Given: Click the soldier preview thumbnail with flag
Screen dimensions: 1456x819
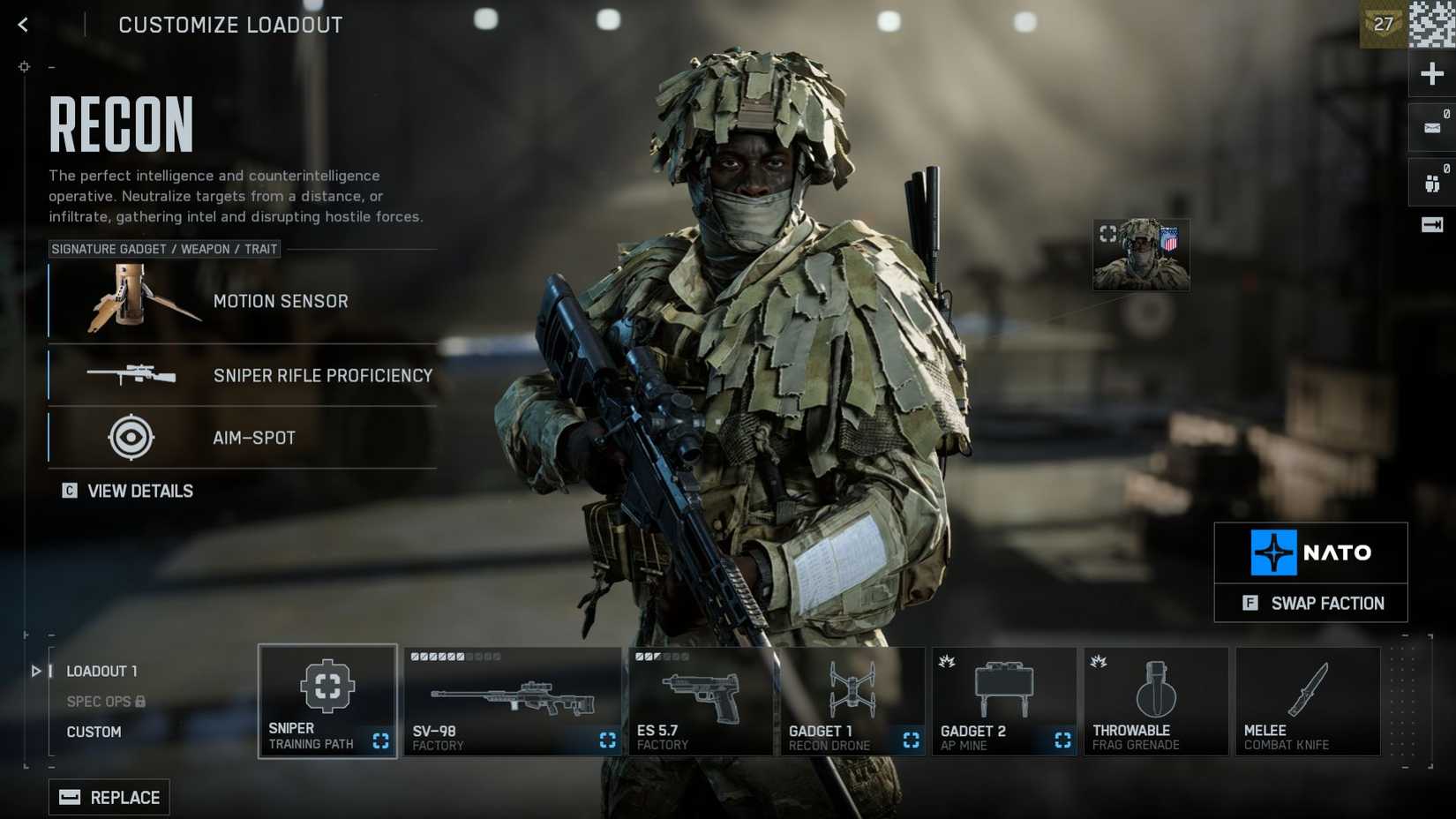Looking at the screenshot, I should point(1141,254).
